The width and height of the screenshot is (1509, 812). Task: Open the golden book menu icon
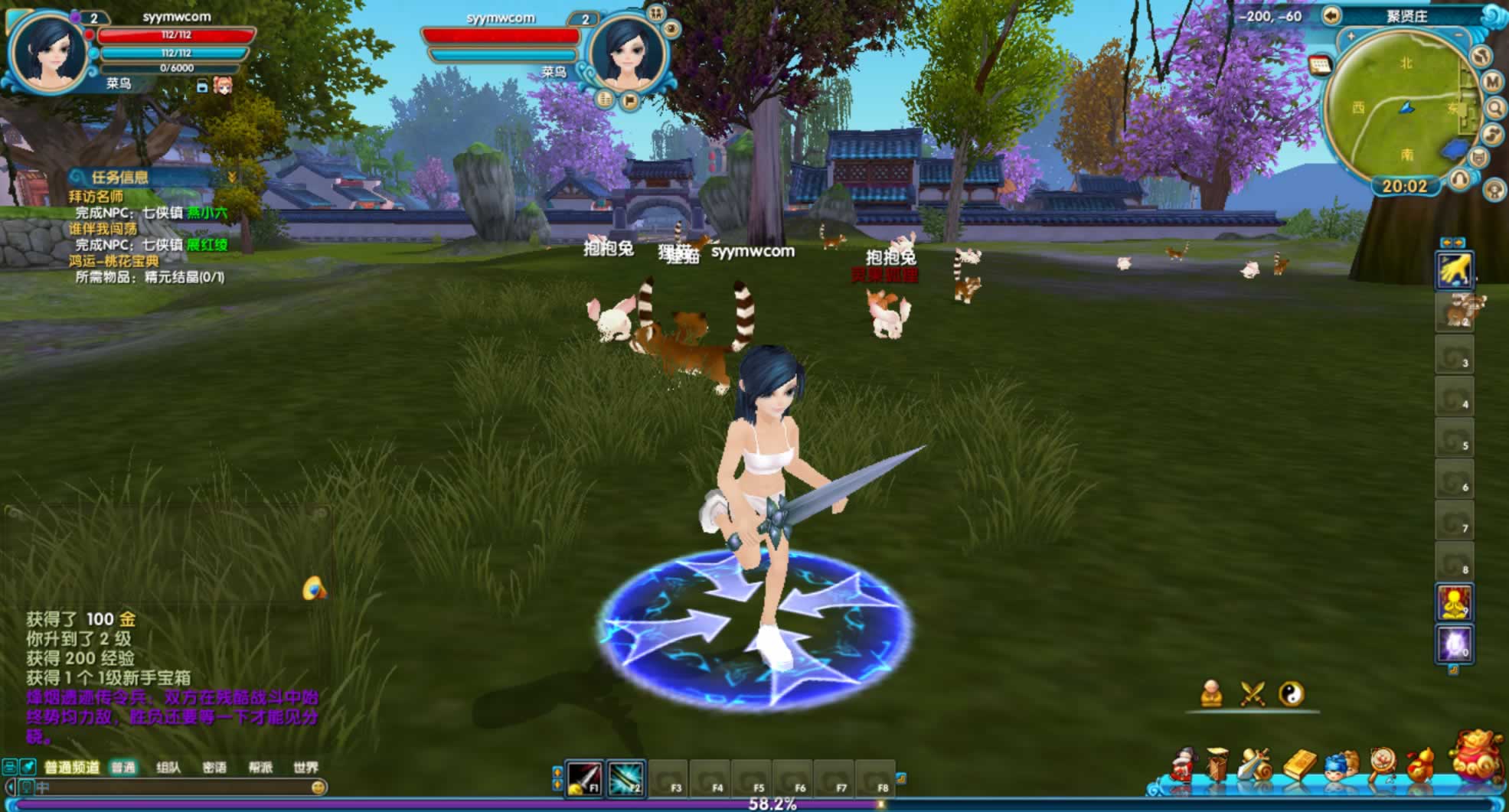[1299, 764]
